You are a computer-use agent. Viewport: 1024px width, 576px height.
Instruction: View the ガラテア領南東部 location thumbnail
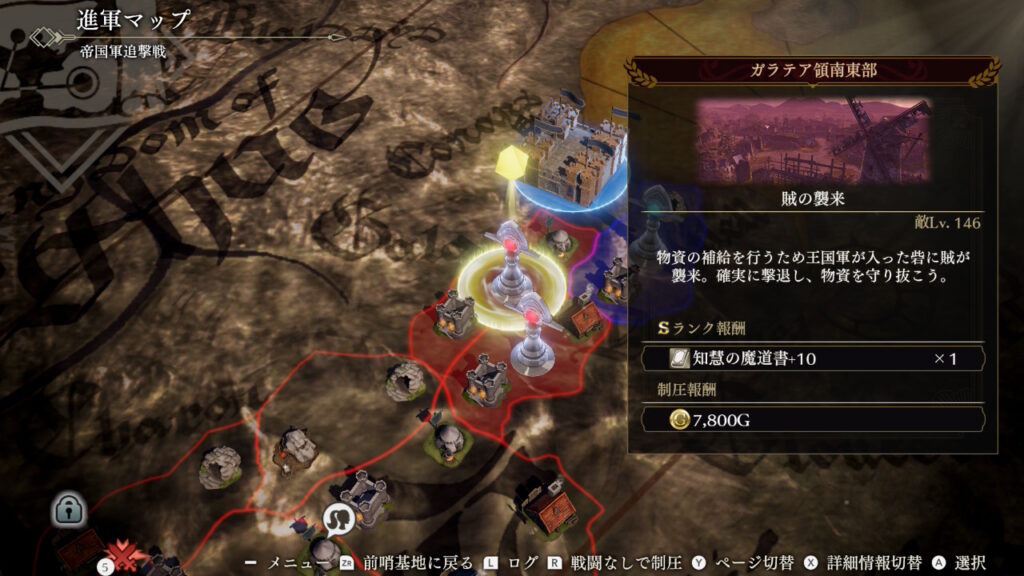(x=813, y=140)
